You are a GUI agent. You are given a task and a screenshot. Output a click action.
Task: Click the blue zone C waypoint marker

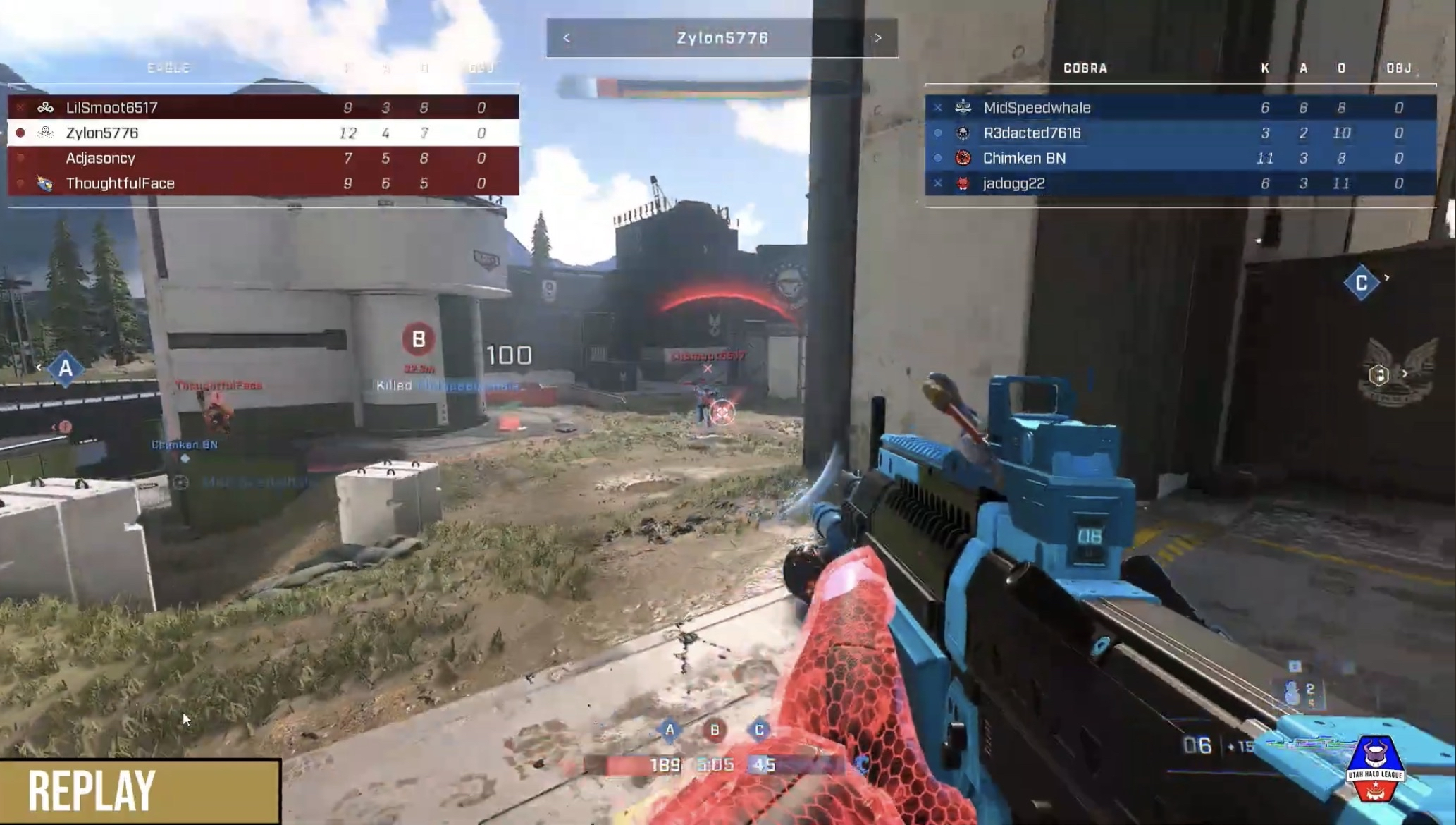tap(1361, 283)
